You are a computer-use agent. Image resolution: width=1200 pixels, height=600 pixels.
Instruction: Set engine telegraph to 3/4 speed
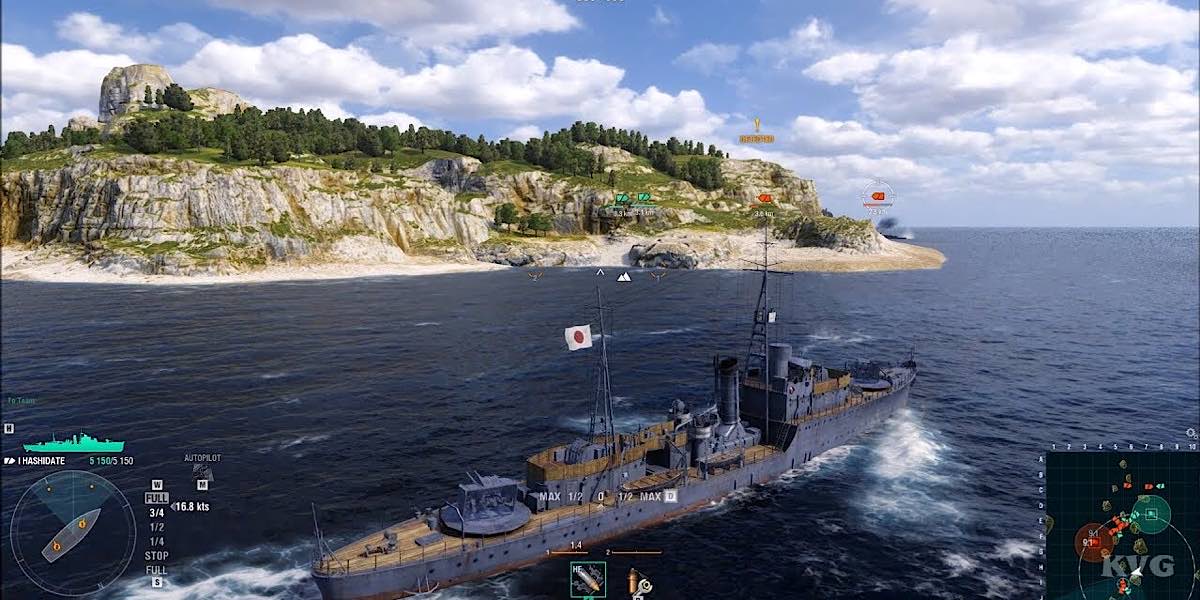click(157, 513)
